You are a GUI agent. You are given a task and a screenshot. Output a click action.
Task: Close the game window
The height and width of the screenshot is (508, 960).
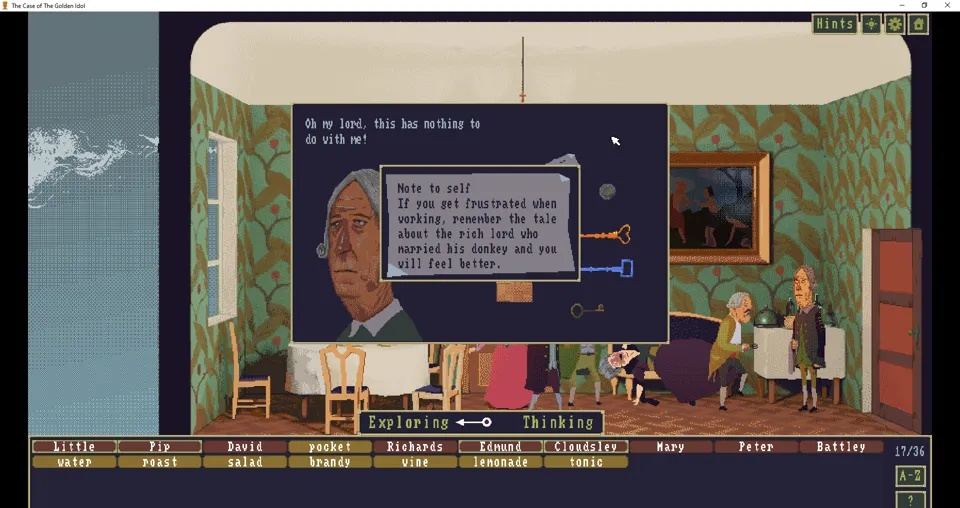pos(947,5)
